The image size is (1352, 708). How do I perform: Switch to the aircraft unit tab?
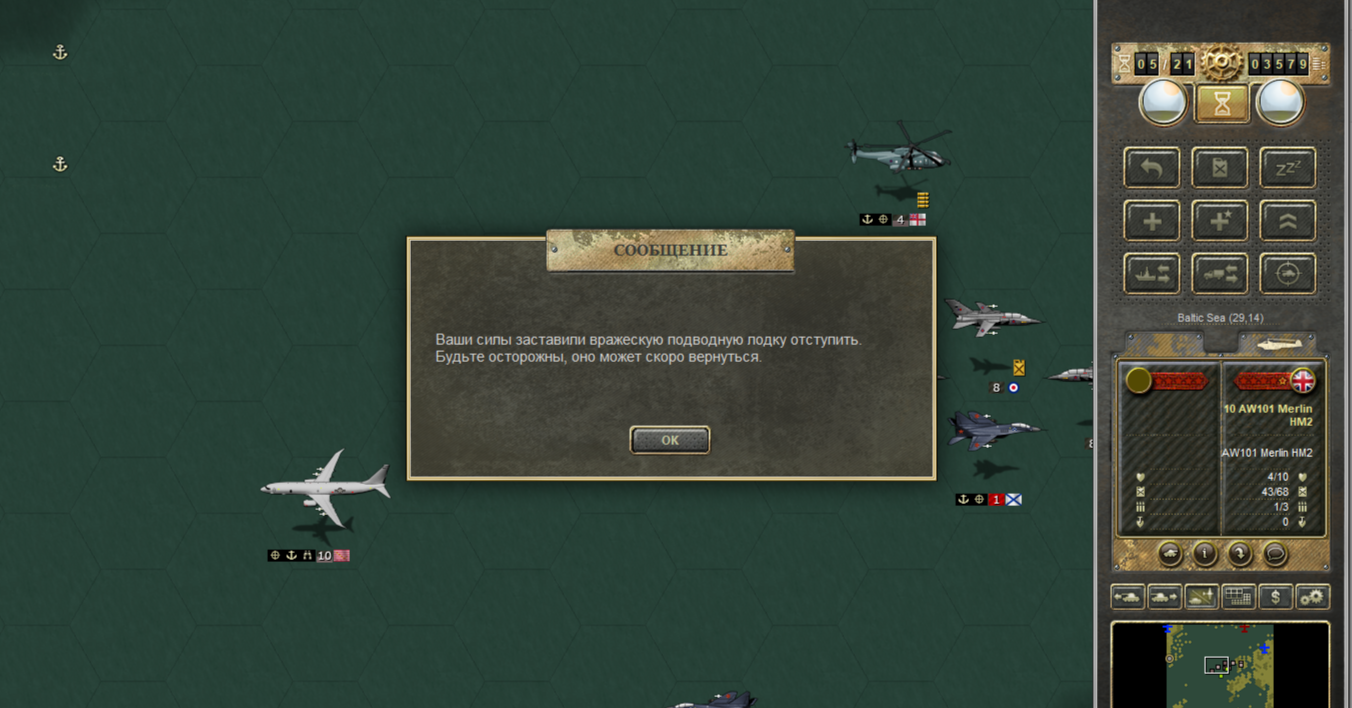click(x=1277, y=343)
